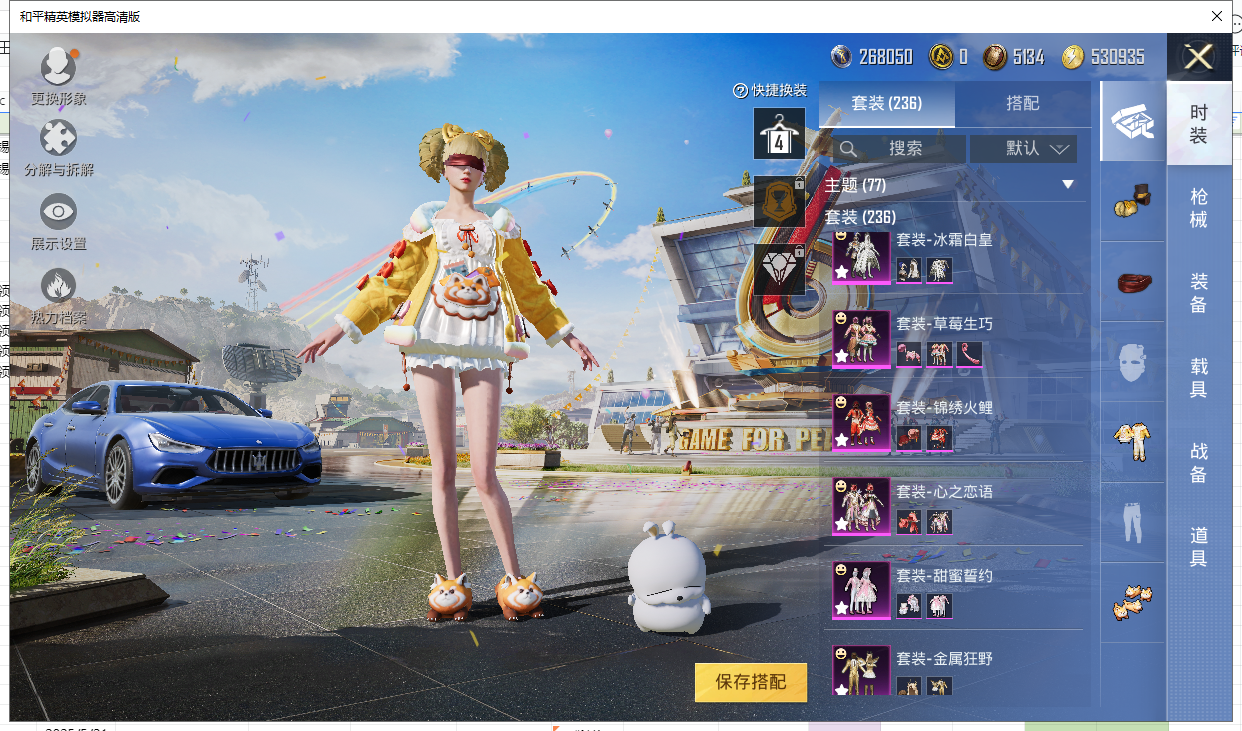Close the emulator window
The width and height of the screenshot is (1242, 731).
point(1217,16)
